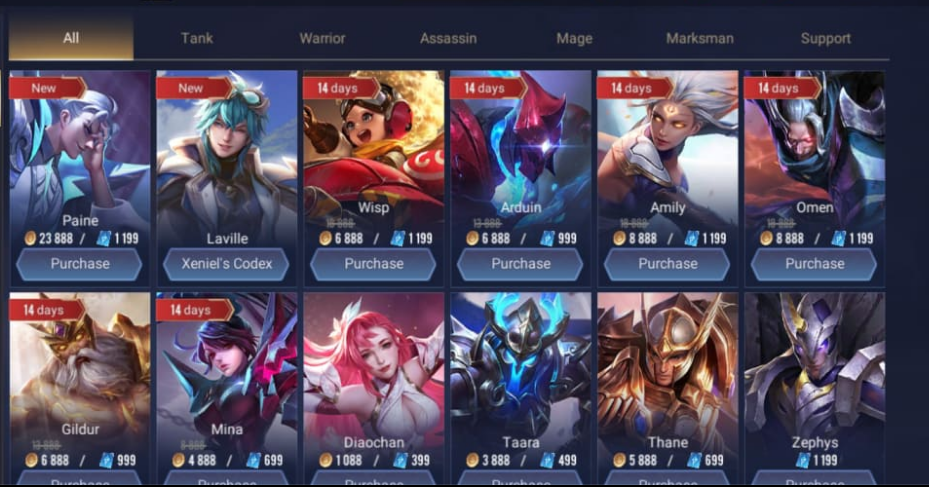
Task: Filter heroes by Marksman tab
Action: [x=700, y=39]
